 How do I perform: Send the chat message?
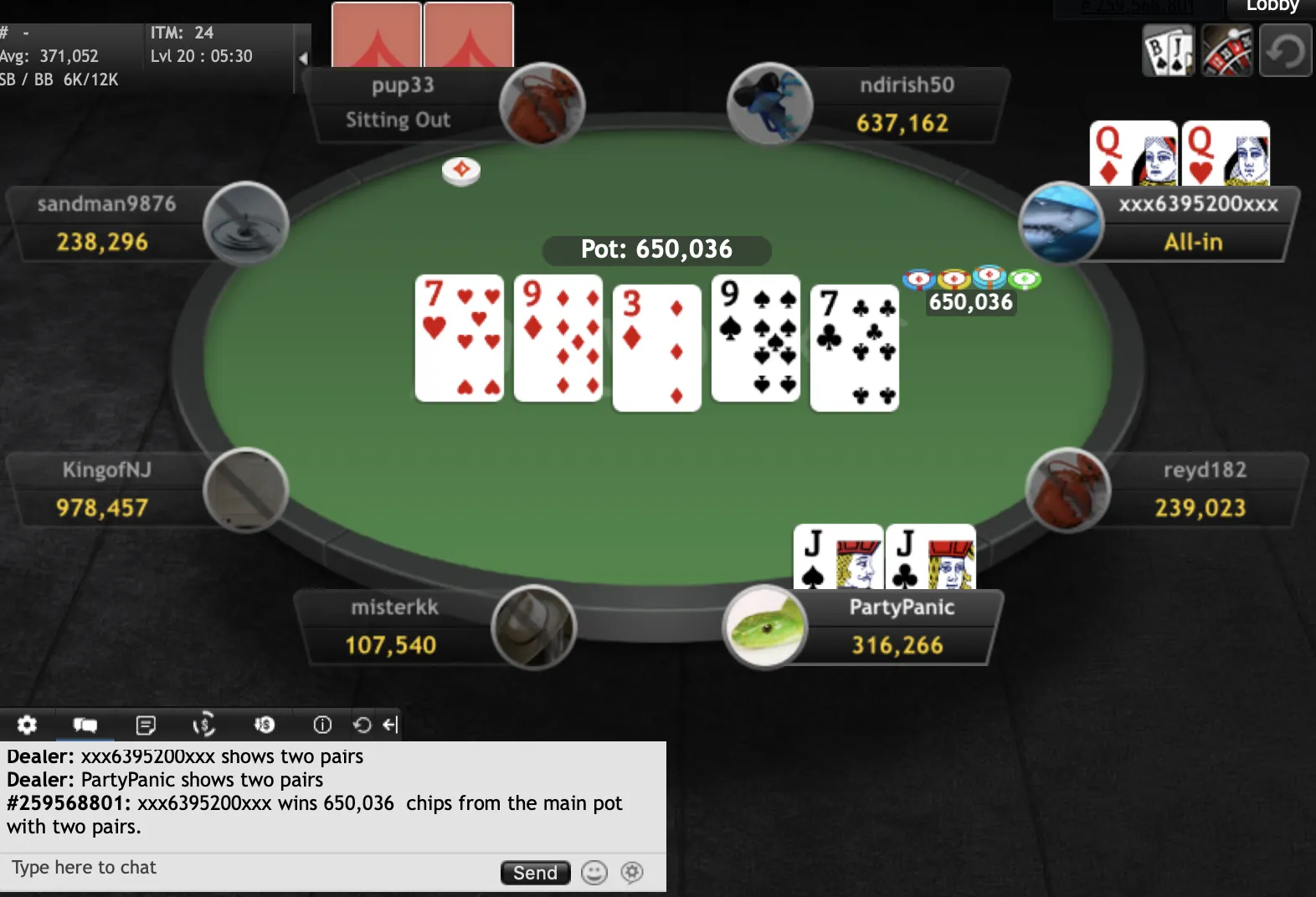coord(535,873)
